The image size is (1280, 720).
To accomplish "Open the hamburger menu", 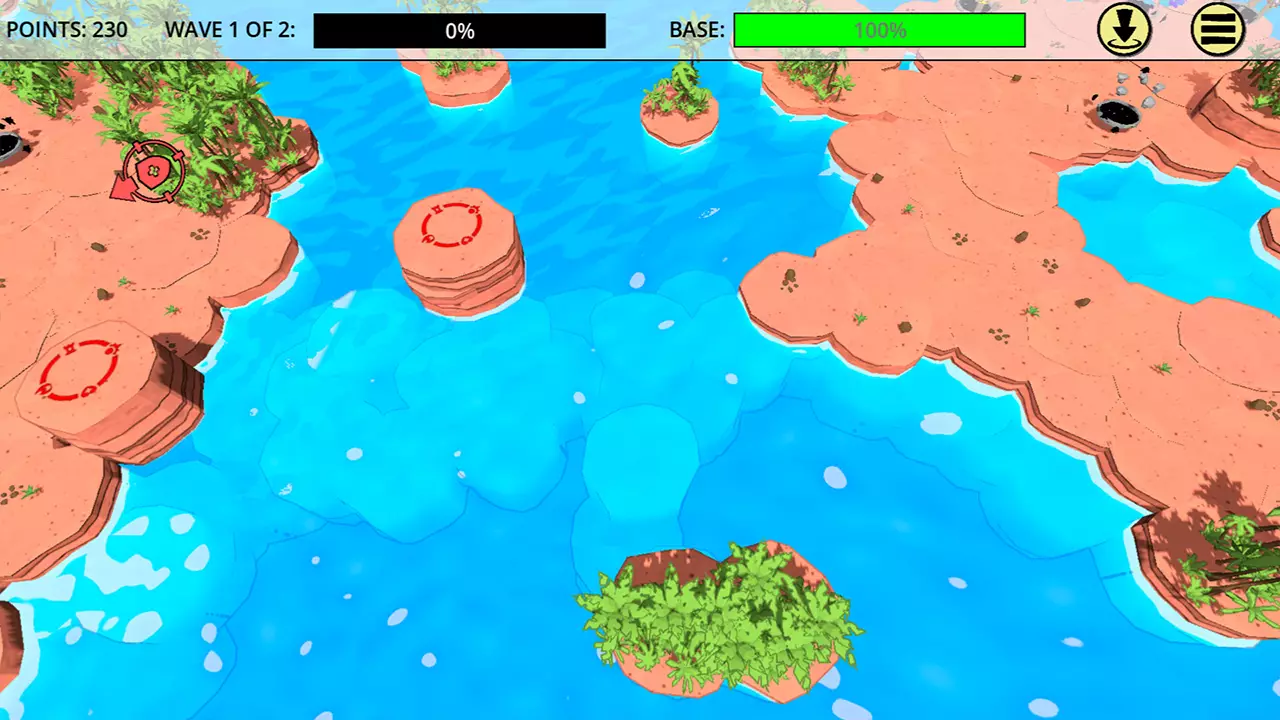I will [1217, 30].
